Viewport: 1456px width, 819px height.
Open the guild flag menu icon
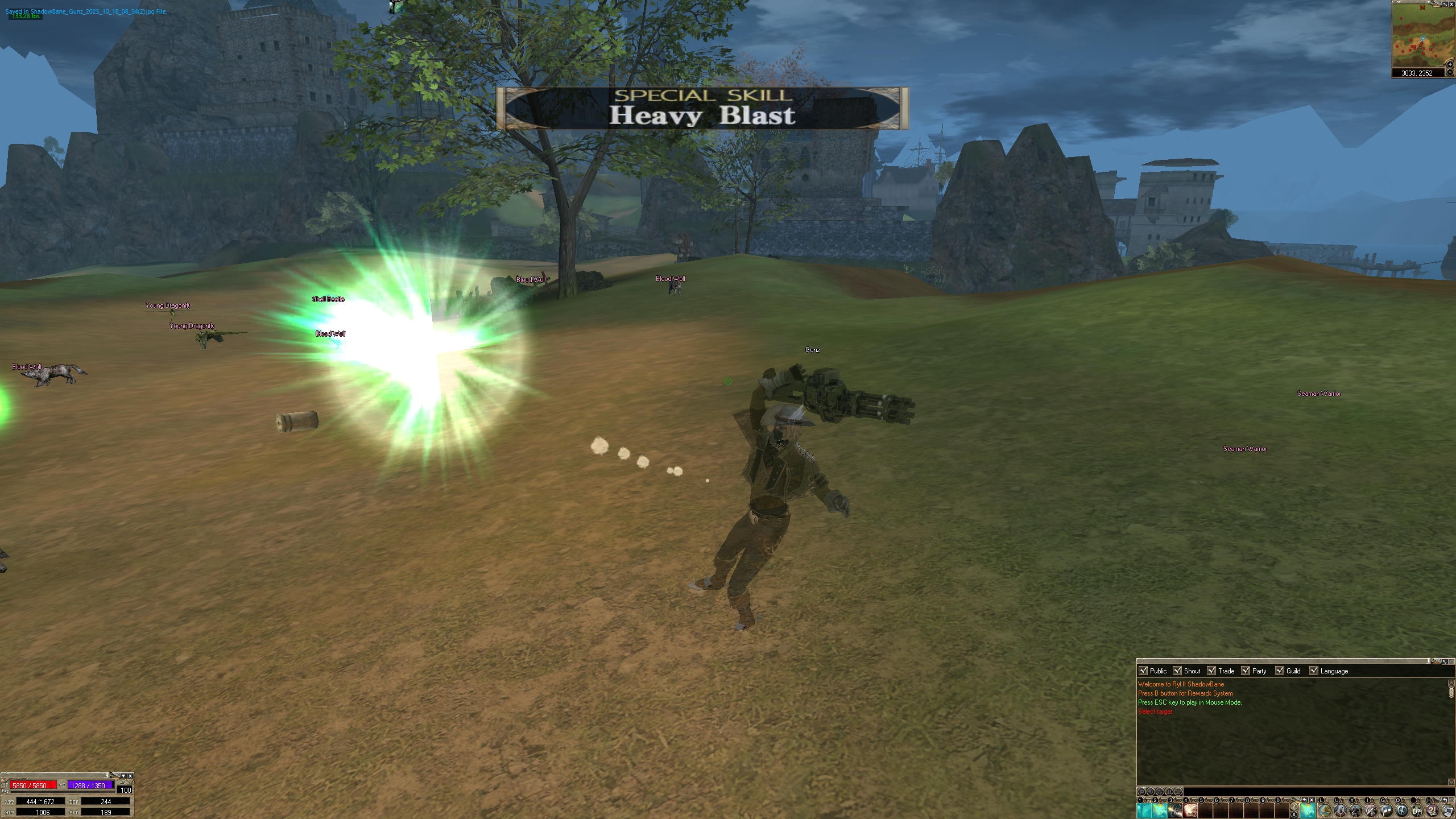1386,810
